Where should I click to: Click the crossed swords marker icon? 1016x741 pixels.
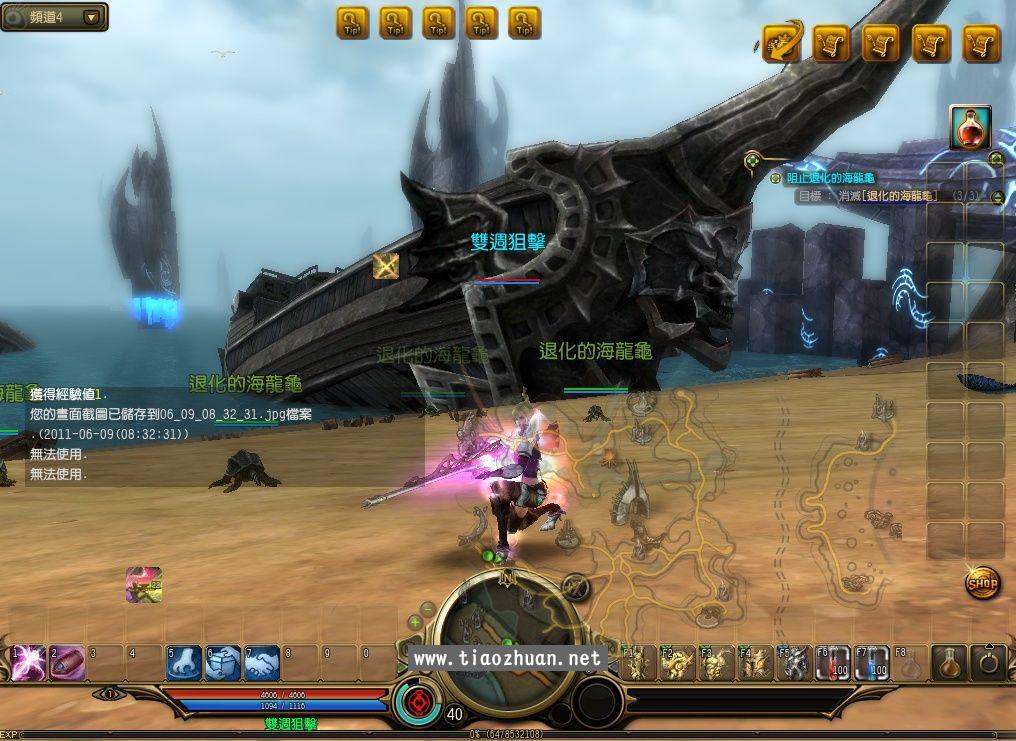386,265
